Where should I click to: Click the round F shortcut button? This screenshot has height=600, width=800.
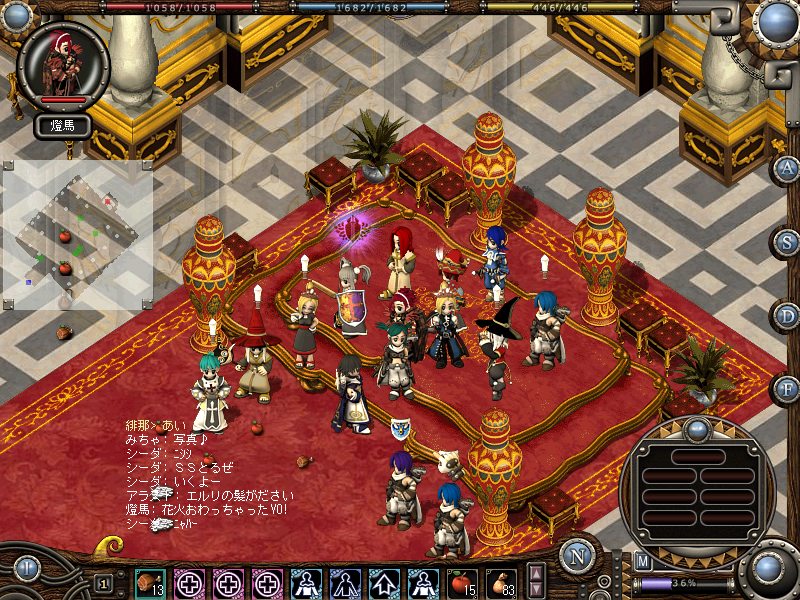tap(788, 389)
